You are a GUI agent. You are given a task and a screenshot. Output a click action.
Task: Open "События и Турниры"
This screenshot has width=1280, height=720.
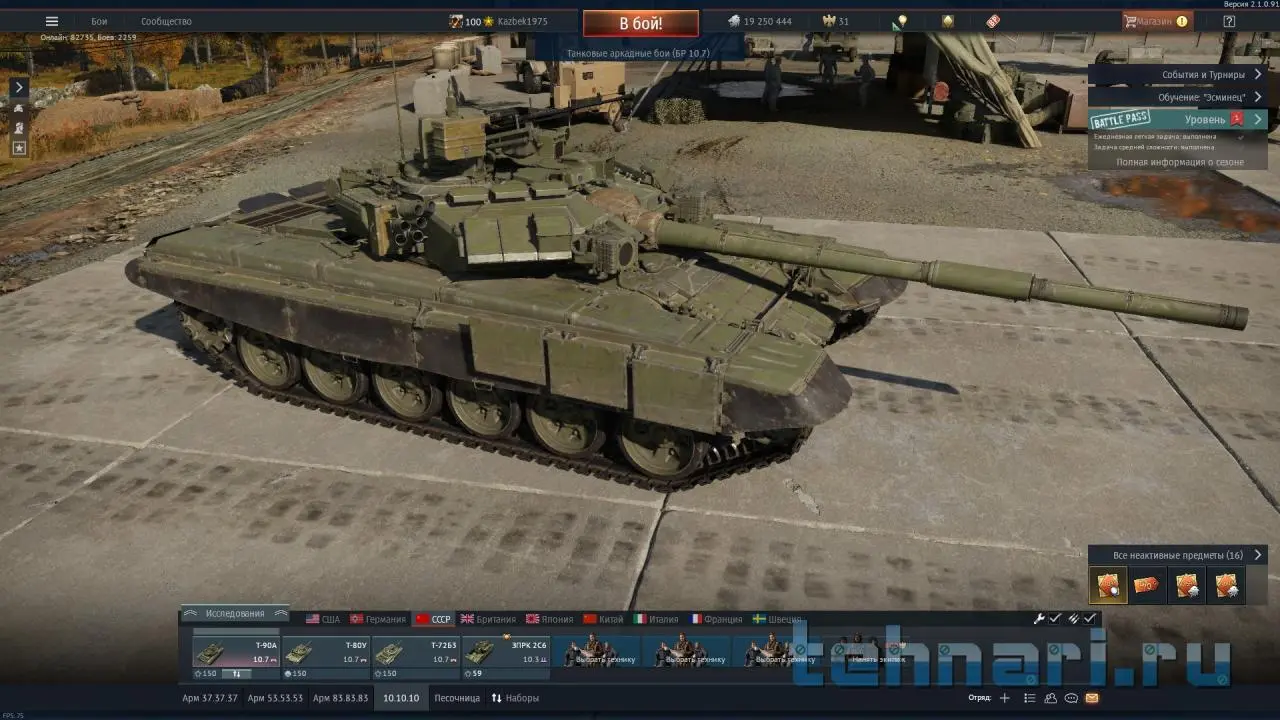click(1203, 75)
